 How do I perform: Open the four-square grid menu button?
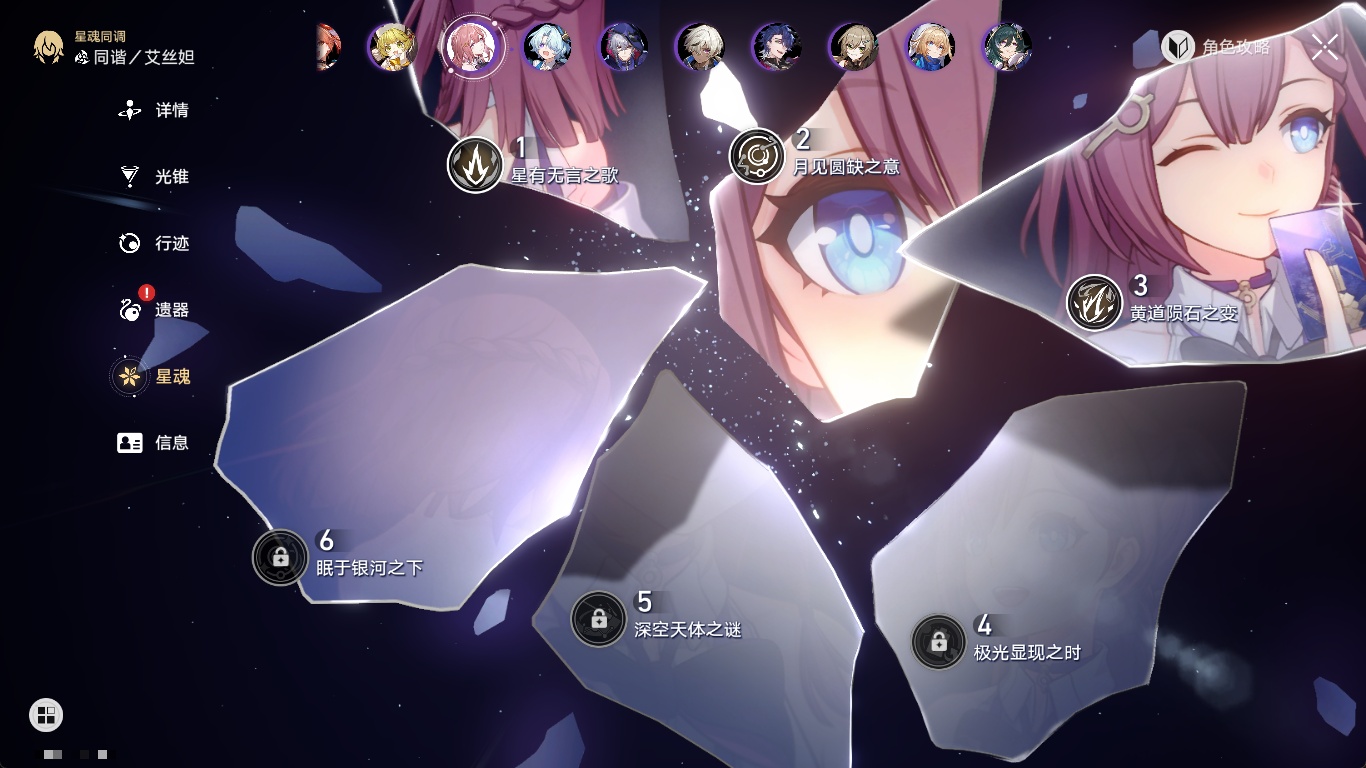[46, 714]
